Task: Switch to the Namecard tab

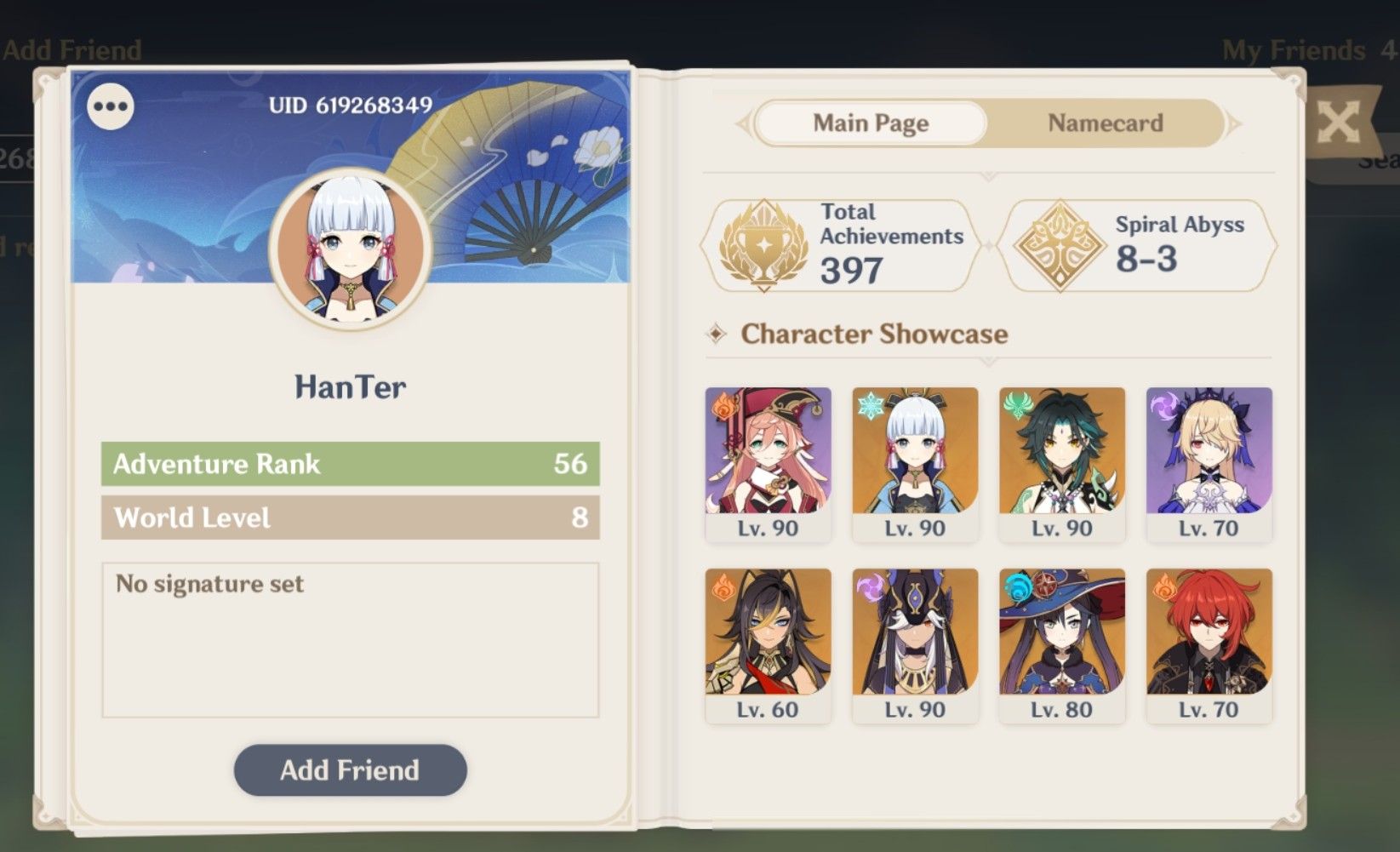Action: [1104, 123]
